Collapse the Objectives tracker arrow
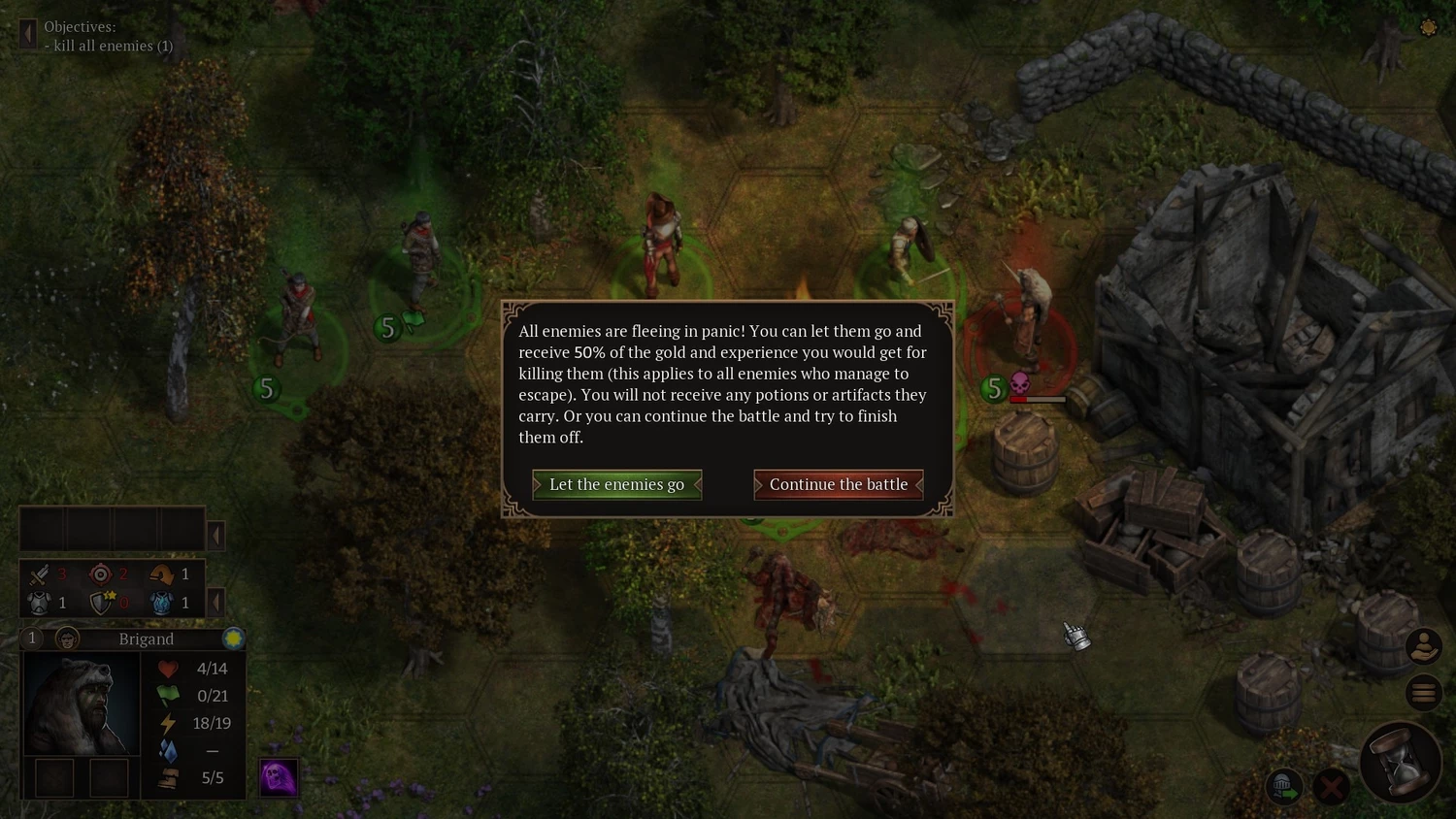 tap(27, 35)
